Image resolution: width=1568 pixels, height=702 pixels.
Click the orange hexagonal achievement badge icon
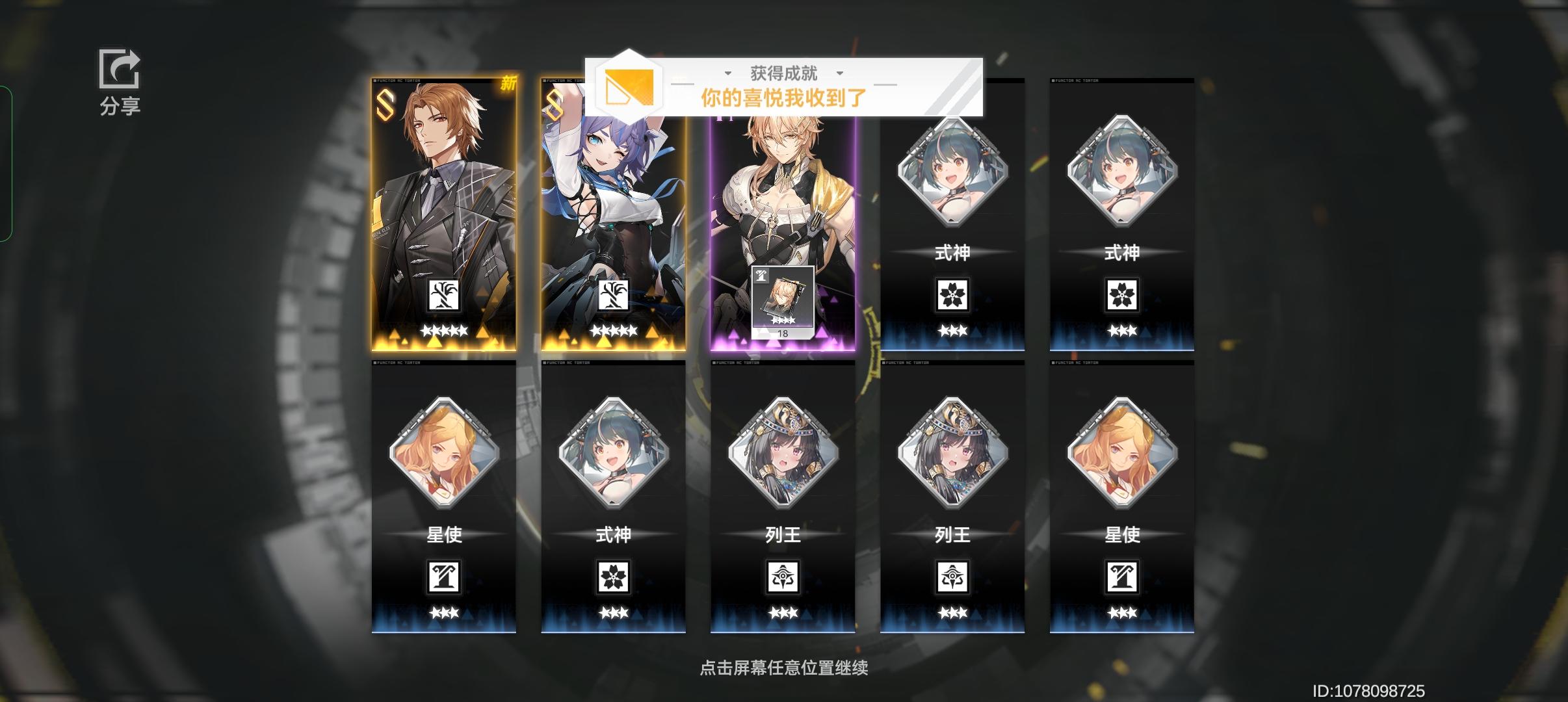click(628, 90)
